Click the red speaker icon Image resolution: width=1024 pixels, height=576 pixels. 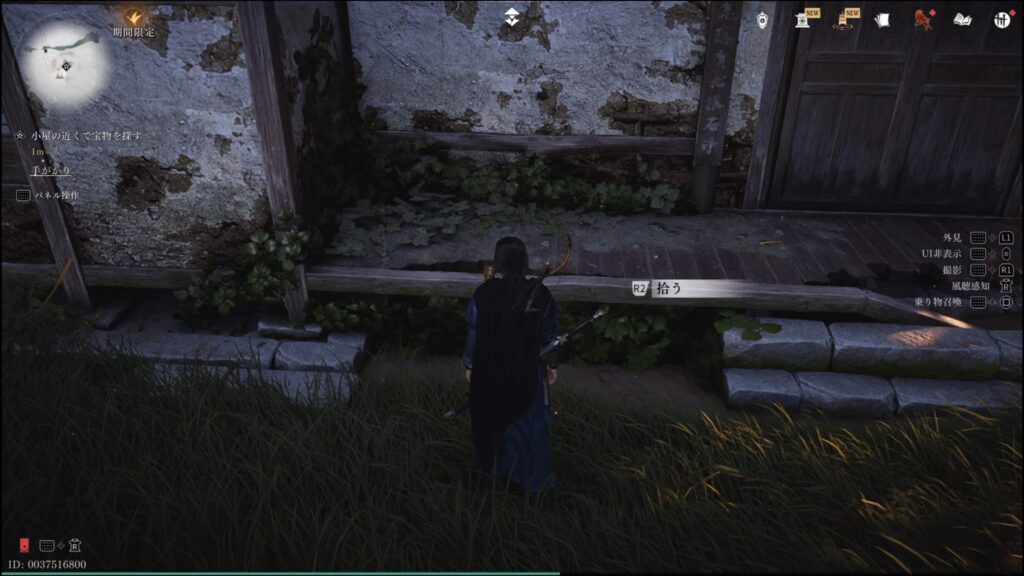coord(21,545)
